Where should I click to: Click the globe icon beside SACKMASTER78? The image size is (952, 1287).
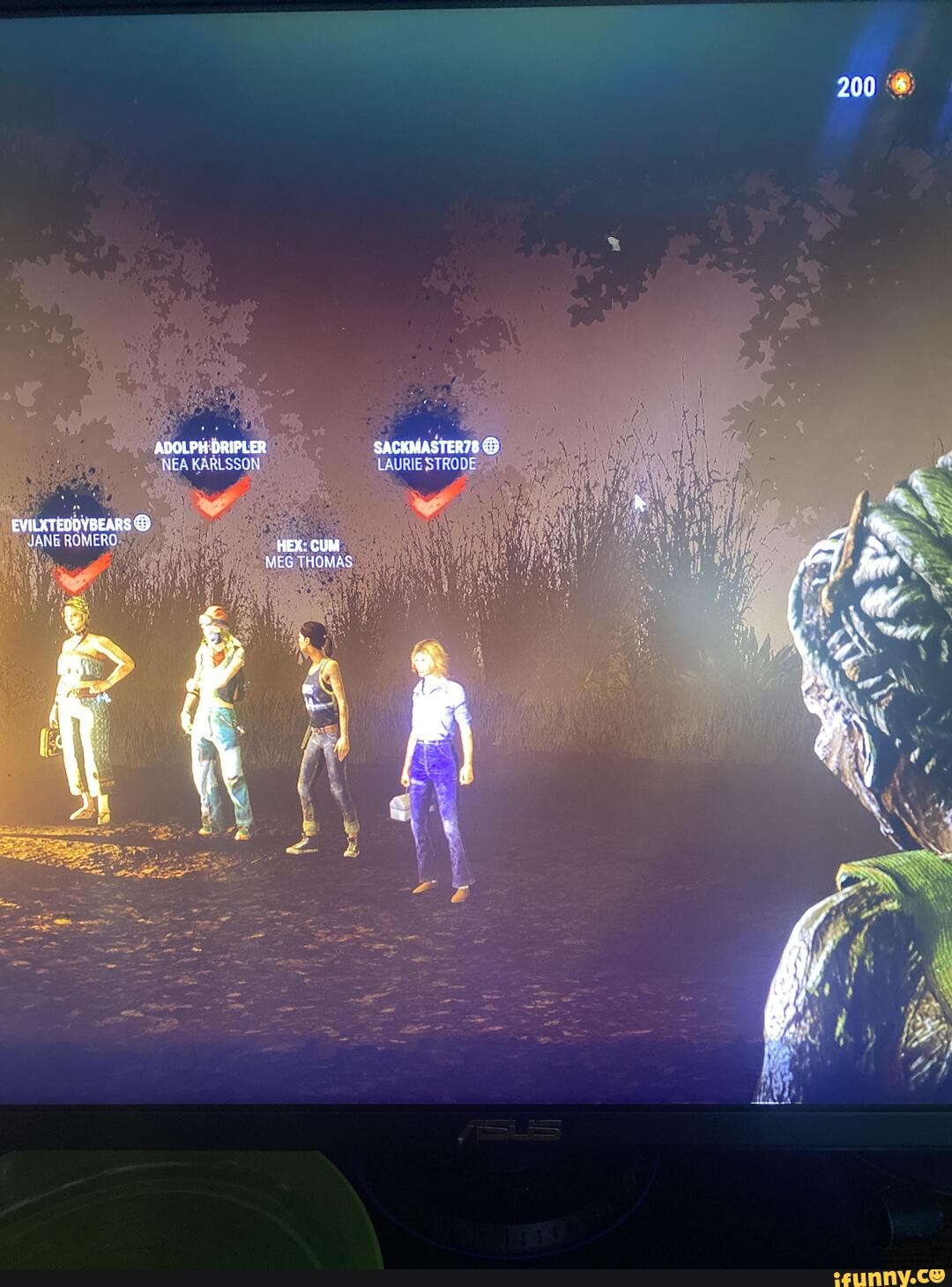[x=491, y=446]
